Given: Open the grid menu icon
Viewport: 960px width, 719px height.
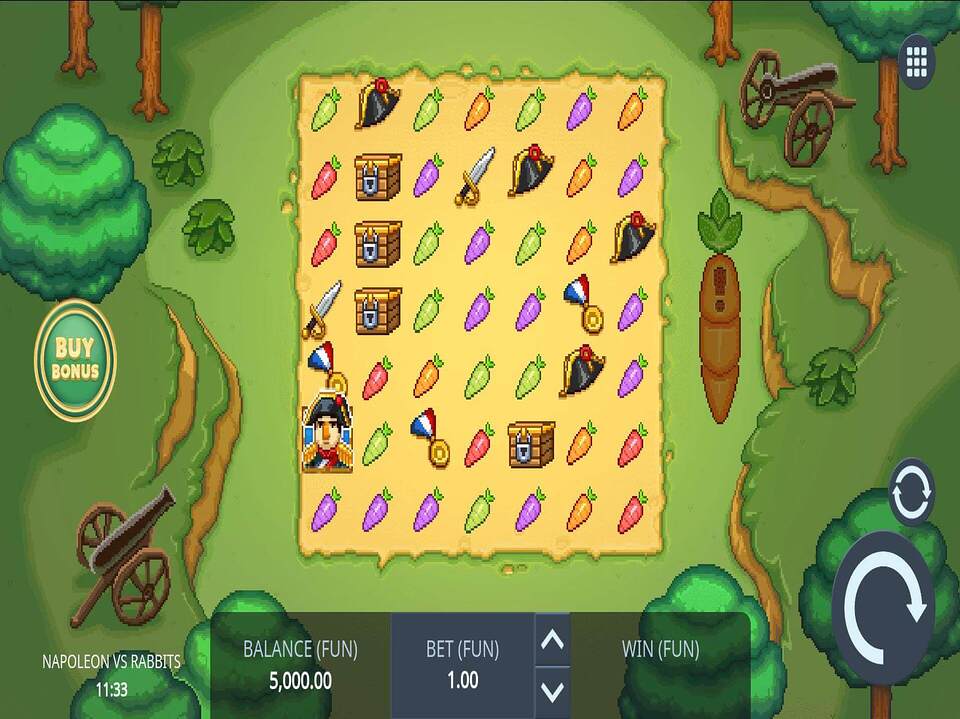Looking at the screenshot, I should (917, 61).
